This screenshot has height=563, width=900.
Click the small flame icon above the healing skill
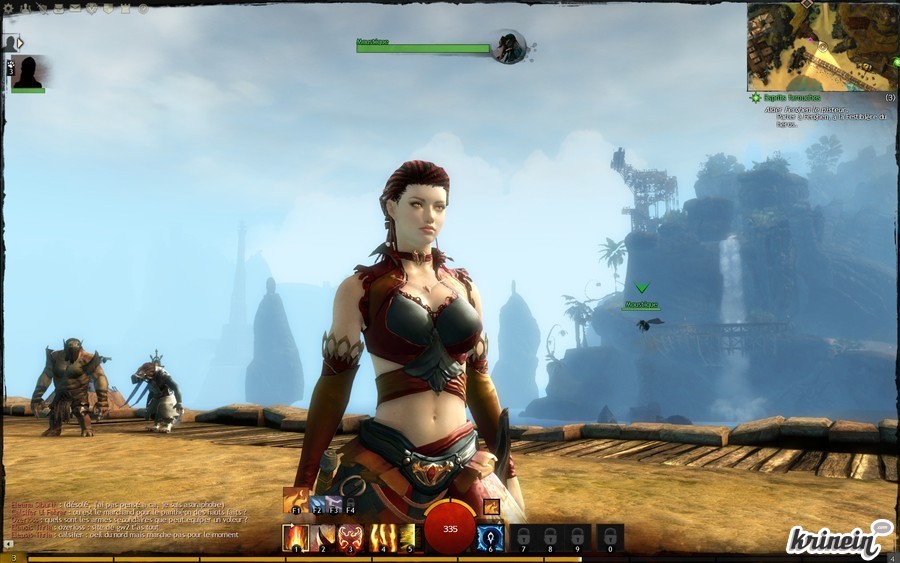click(x=491, y=506)
